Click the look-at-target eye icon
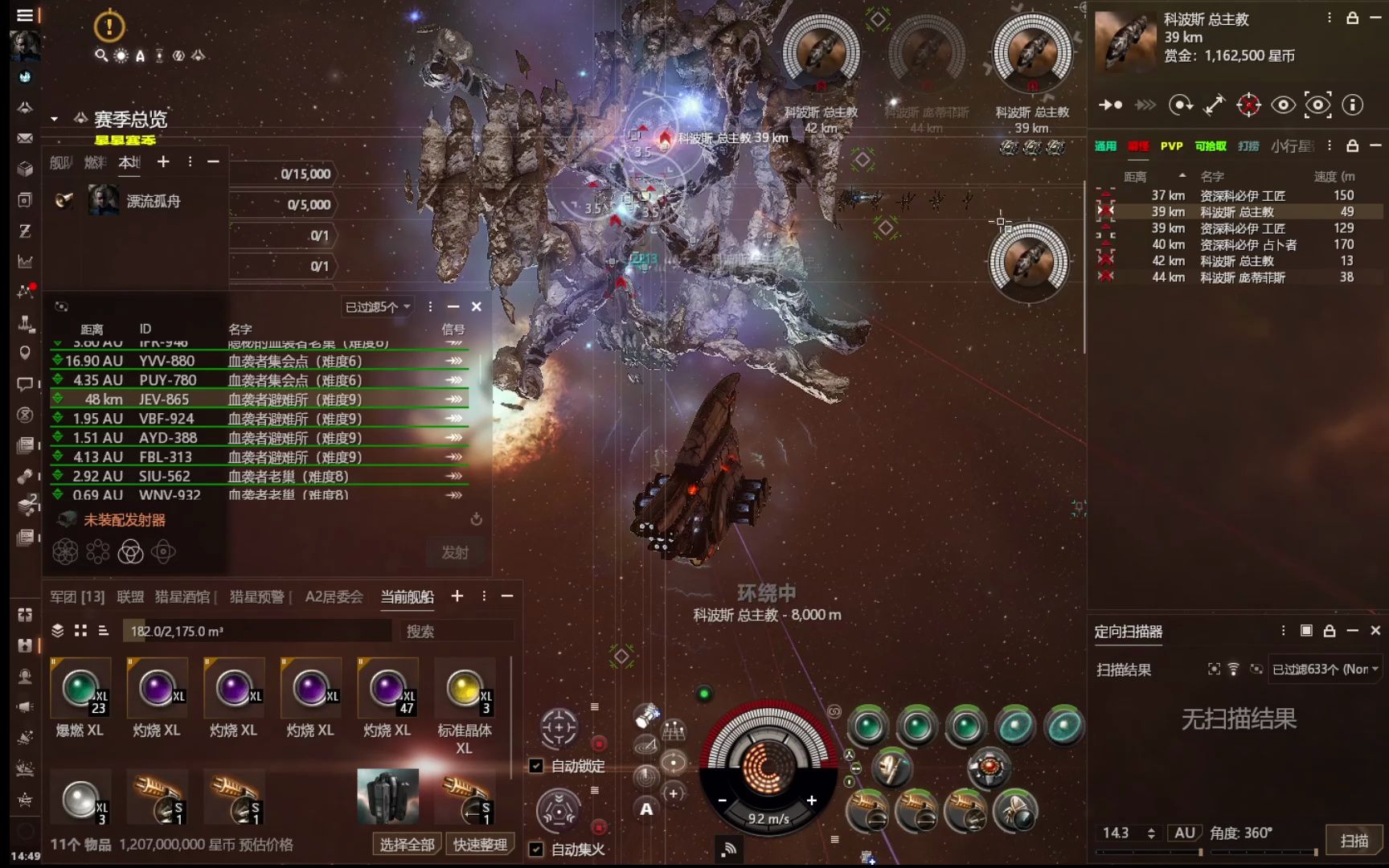The width and height of the screenshot is (1389, 868). [1283, 105]
